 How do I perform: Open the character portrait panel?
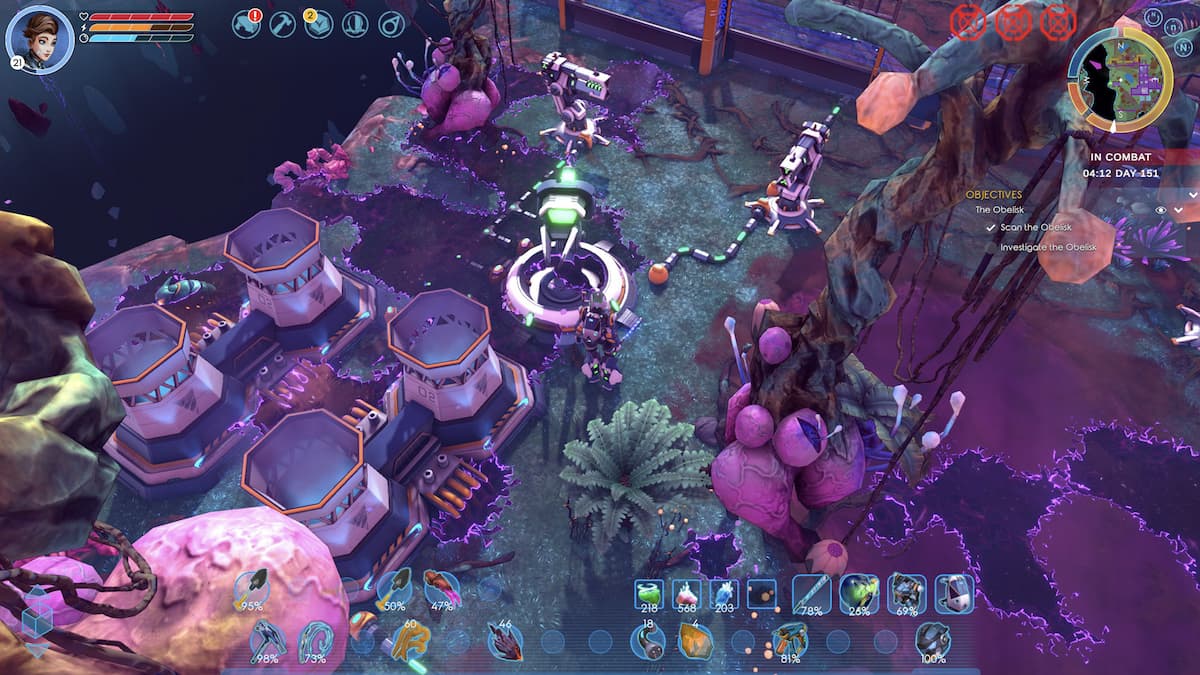point(39,39)
